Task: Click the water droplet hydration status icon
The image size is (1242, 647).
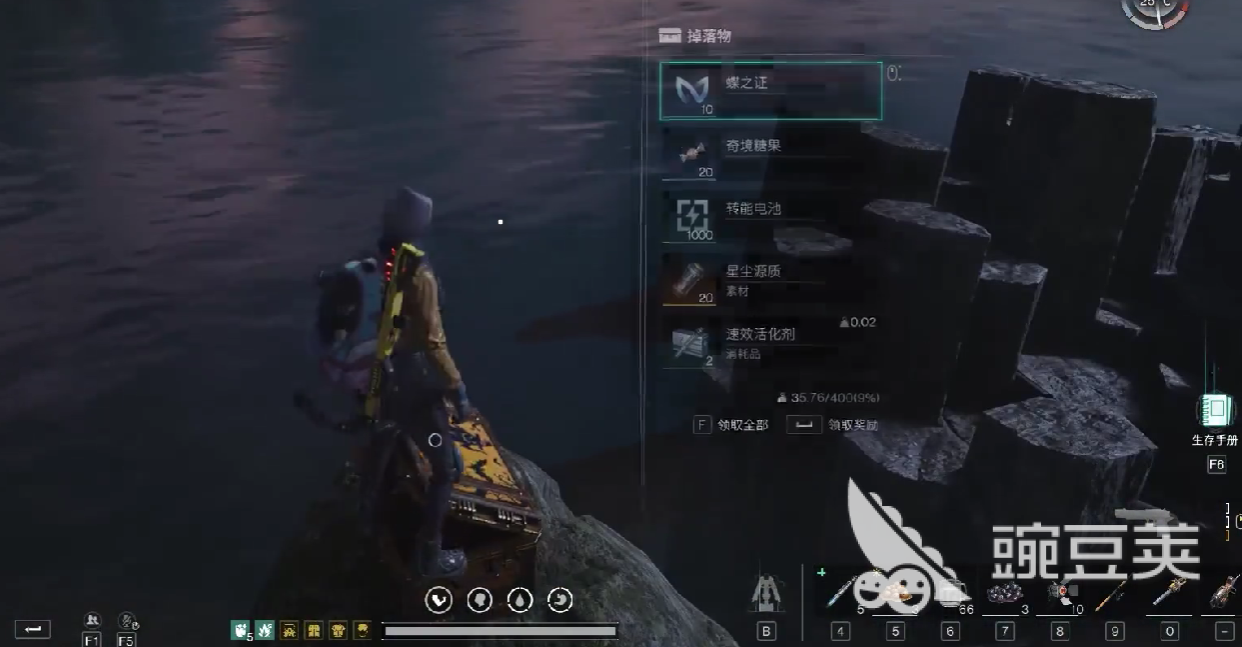Action: [x=520, y=599]
